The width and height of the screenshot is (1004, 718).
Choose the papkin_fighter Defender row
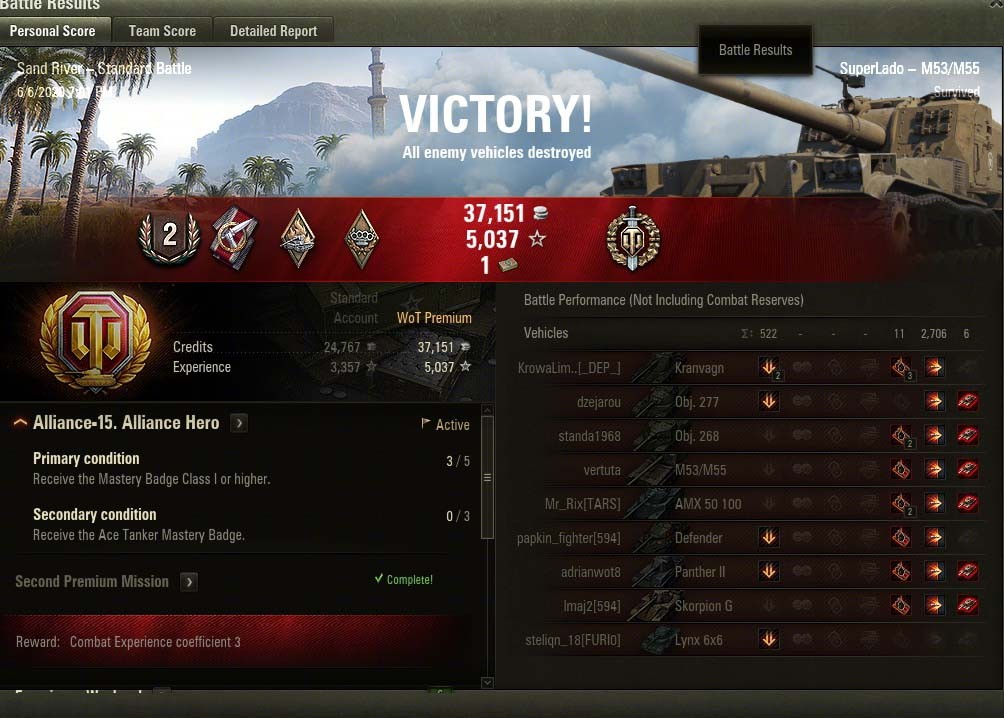point(700,538)
